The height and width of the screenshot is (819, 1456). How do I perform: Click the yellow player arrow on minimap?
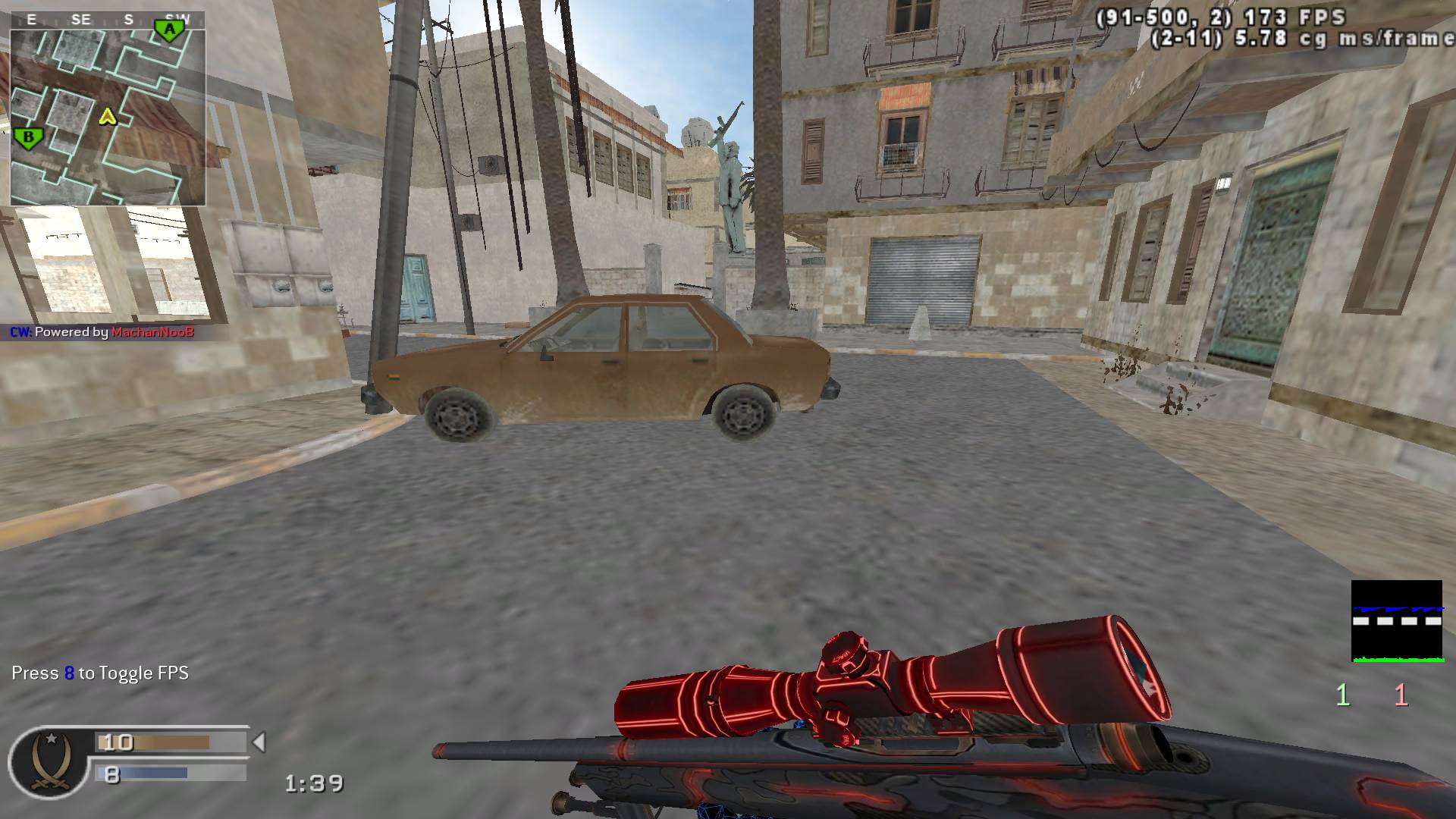[x=108, y=117]
